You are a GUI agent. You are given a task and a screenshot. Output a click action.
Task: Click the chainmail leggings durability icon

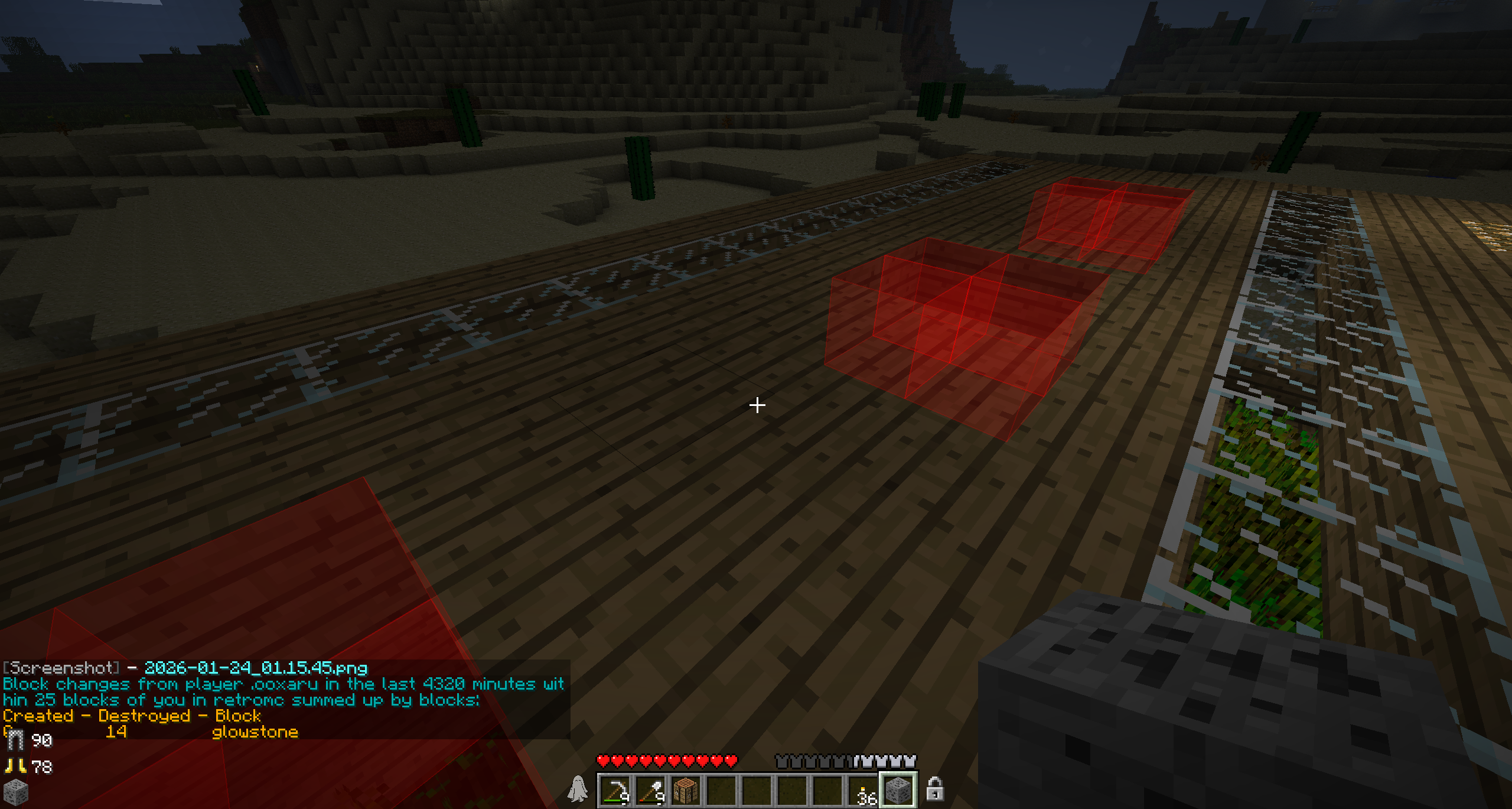(x=15, y=740)
